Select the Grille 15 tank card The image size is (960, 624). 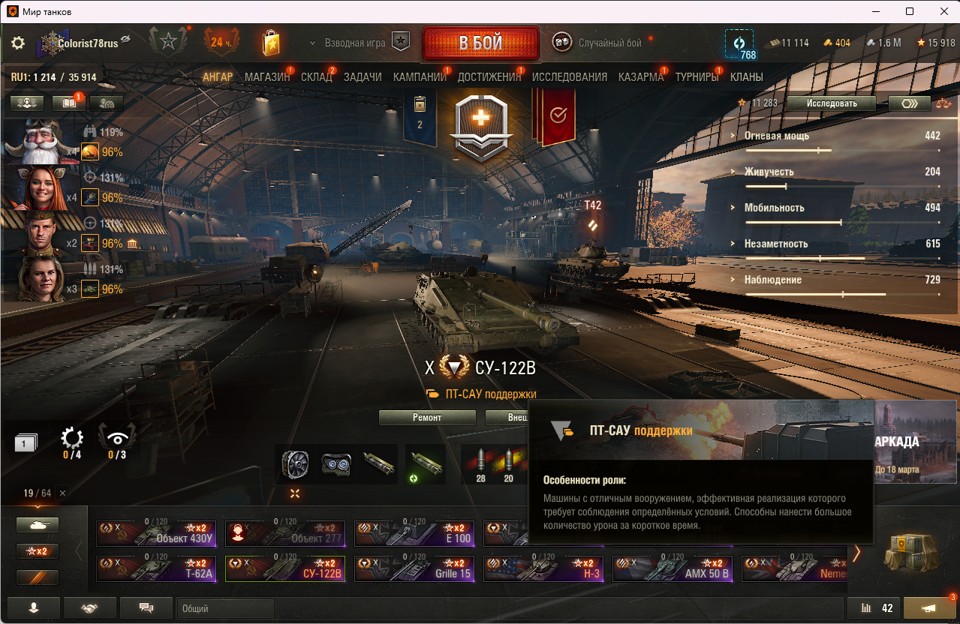(413, 569)
